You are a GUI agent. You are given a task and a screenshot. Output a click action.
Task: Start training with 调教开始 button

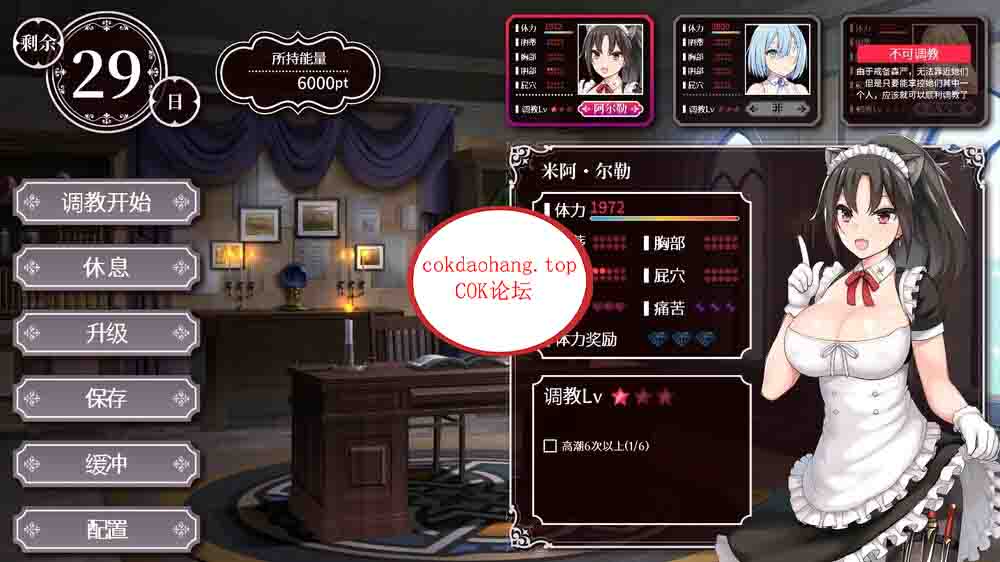pyautogui.click(x=106, y=203)
